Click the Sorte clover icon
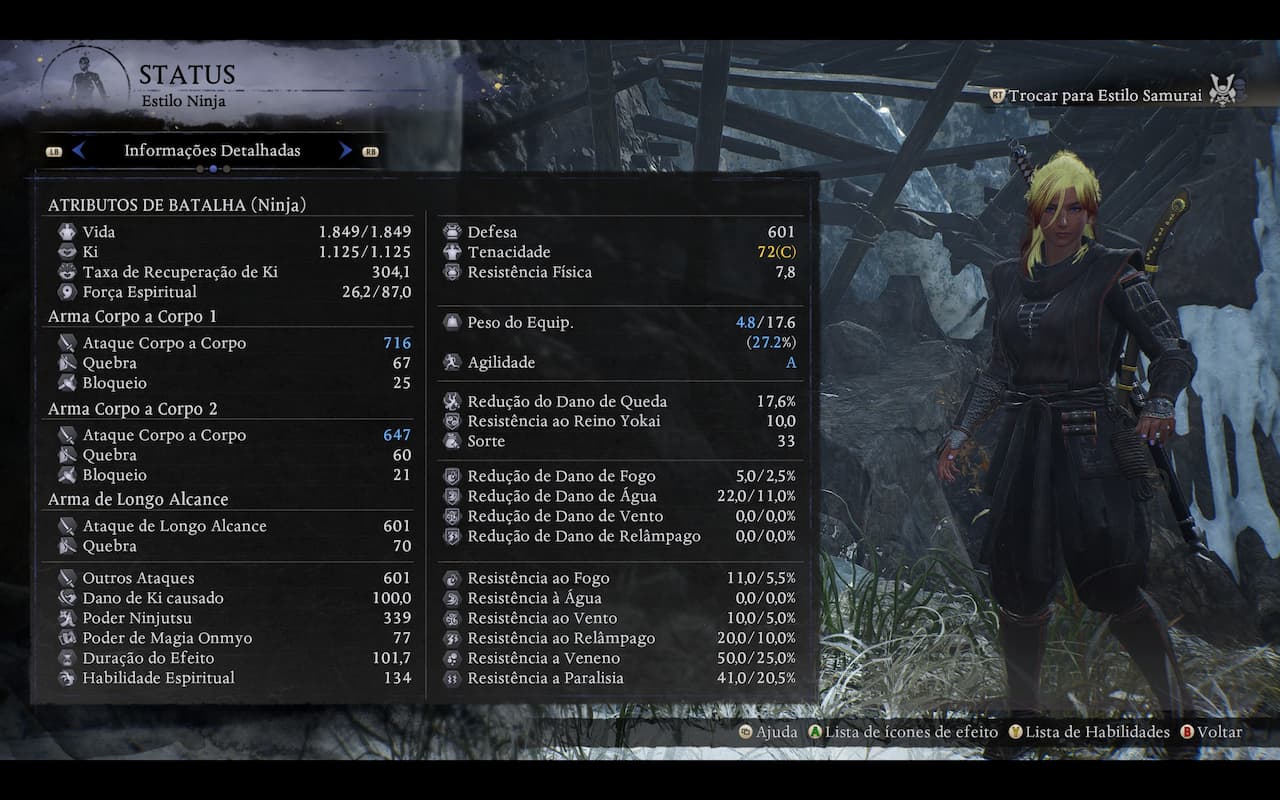Viewport: 1280px width, 800px height. [x=452, y=441]
